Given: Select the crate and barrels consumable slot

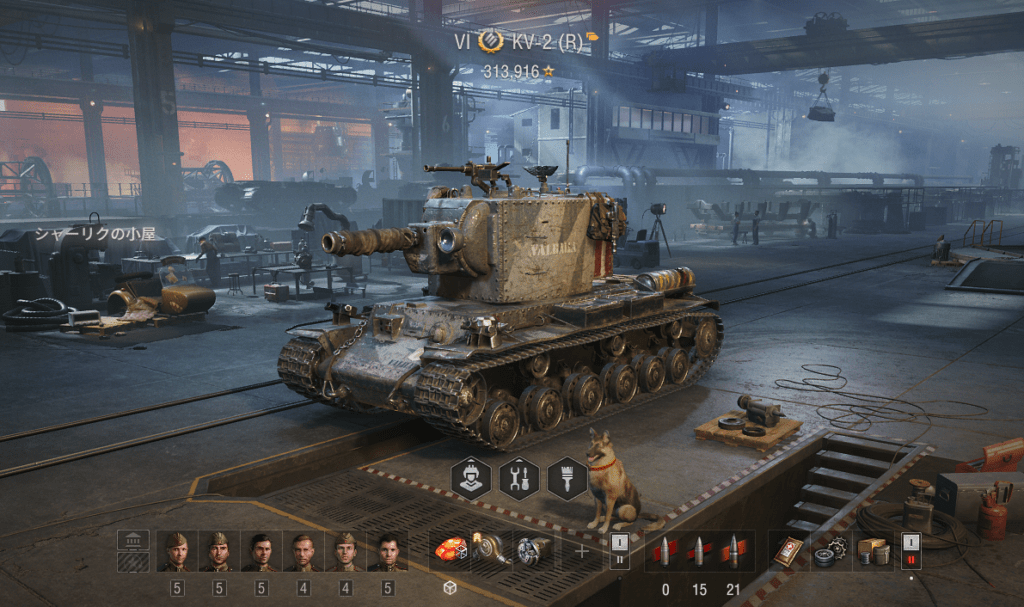Looking at the screenshot, I should pyautogui.click(x=872, y=551).
